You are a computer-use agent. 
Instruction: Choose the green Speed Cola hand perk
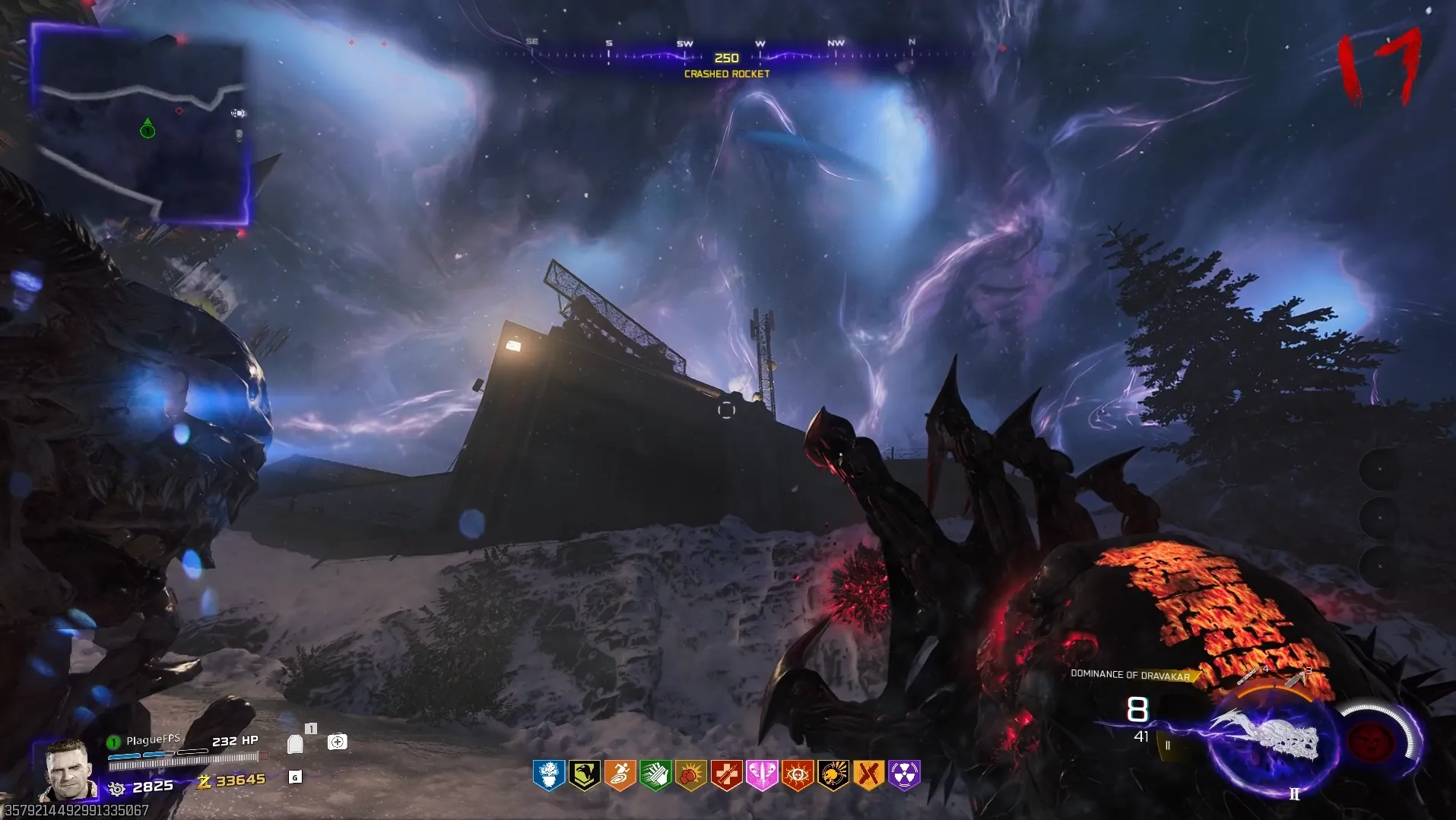pos(655,775)
